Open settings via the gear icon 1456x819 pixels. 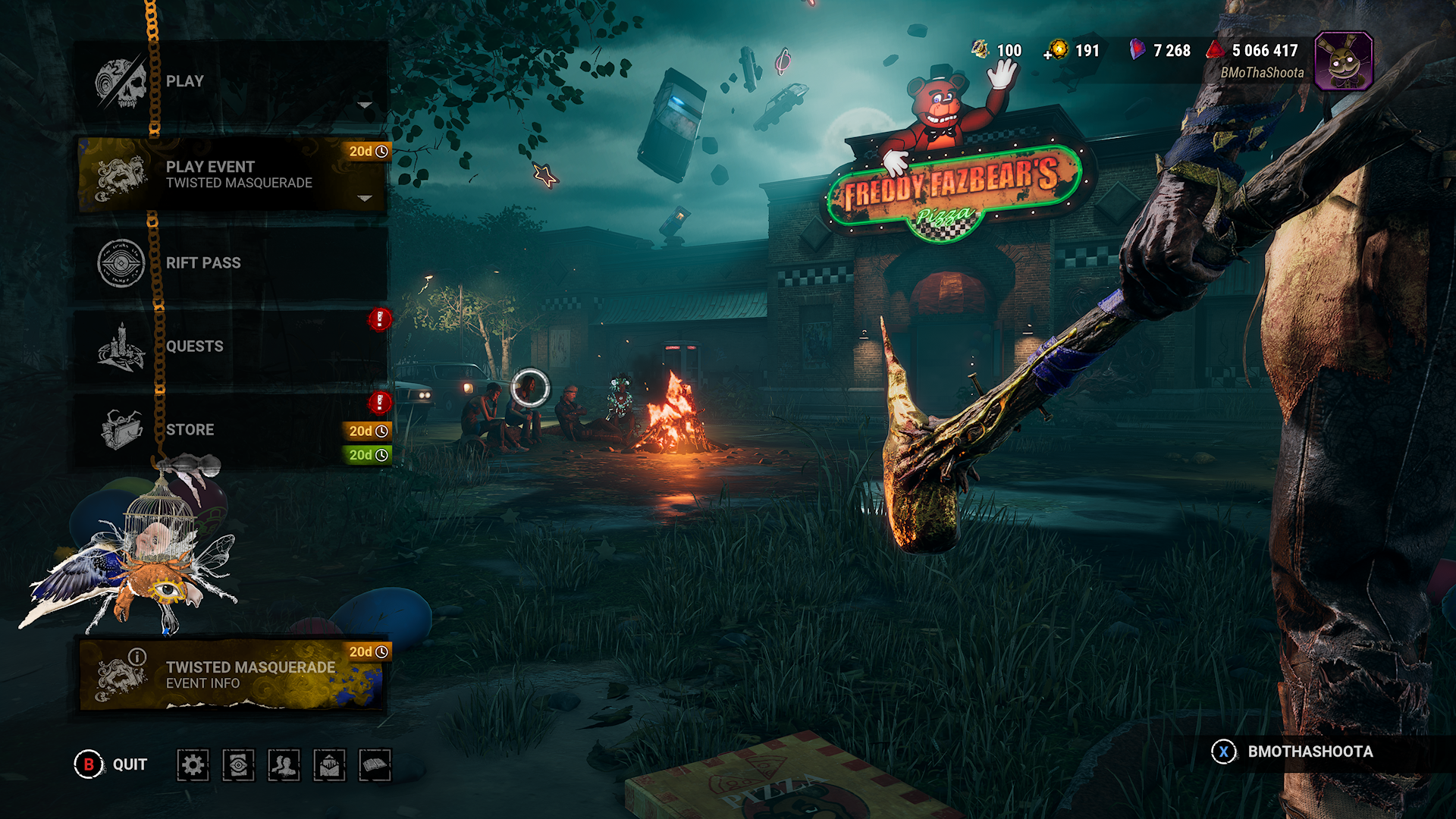click(193, 765)
